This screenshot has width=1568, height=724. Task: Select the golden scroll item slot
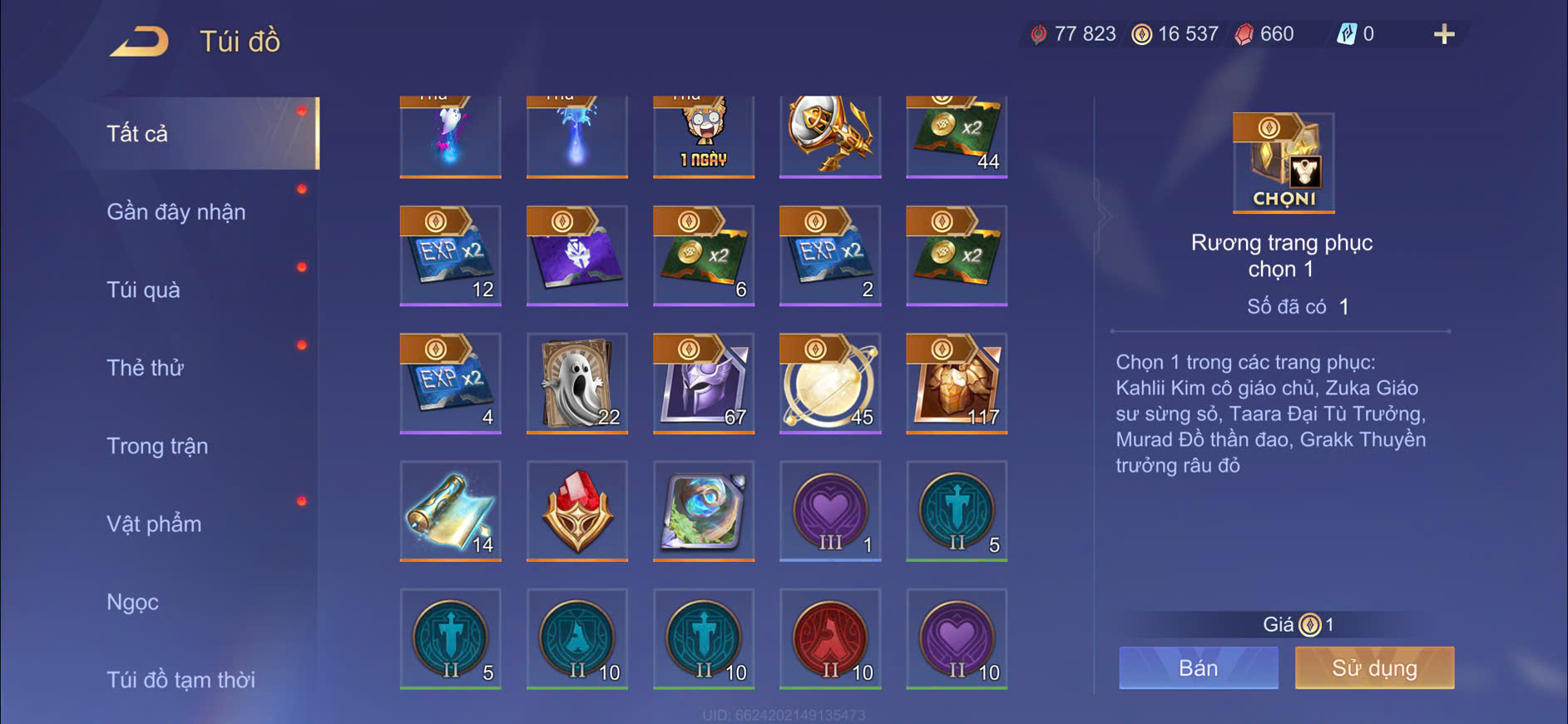click(x=450, y=510)
